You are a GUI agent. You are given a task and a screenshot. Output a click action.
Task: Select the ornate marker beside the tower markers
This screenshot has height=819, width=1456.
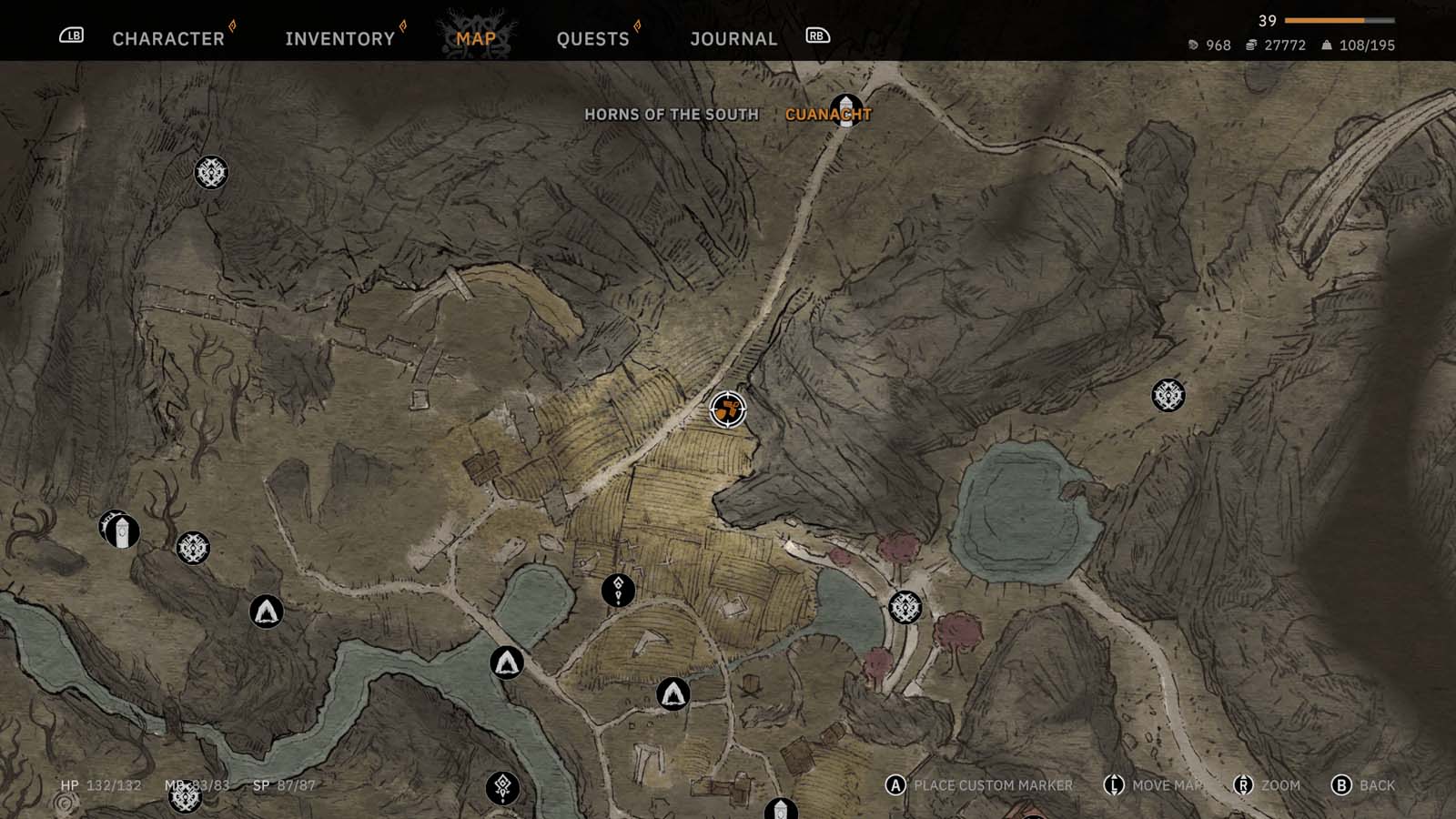click(x=193, y=548)
